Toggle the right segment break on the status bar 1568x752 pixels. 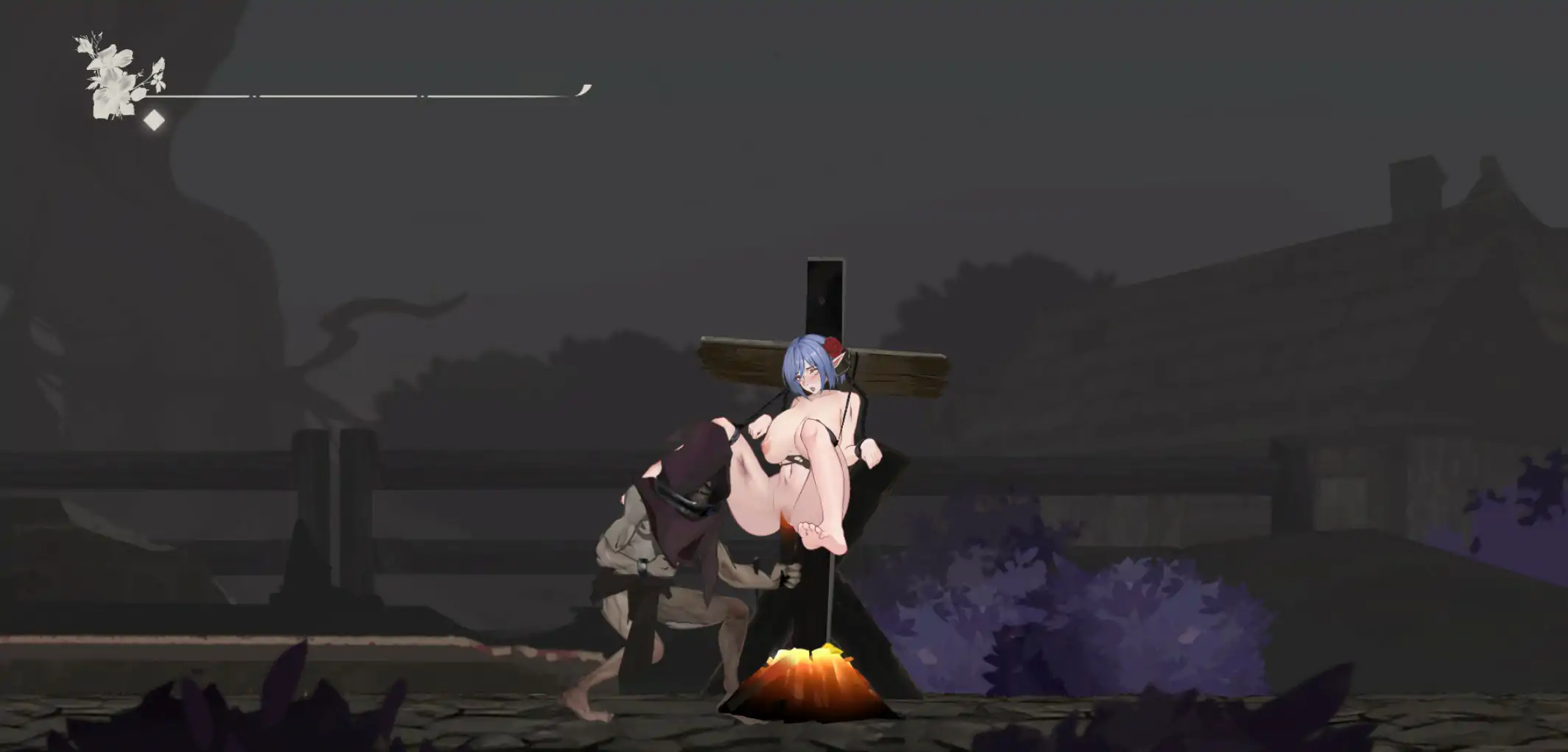pos(422,96)
